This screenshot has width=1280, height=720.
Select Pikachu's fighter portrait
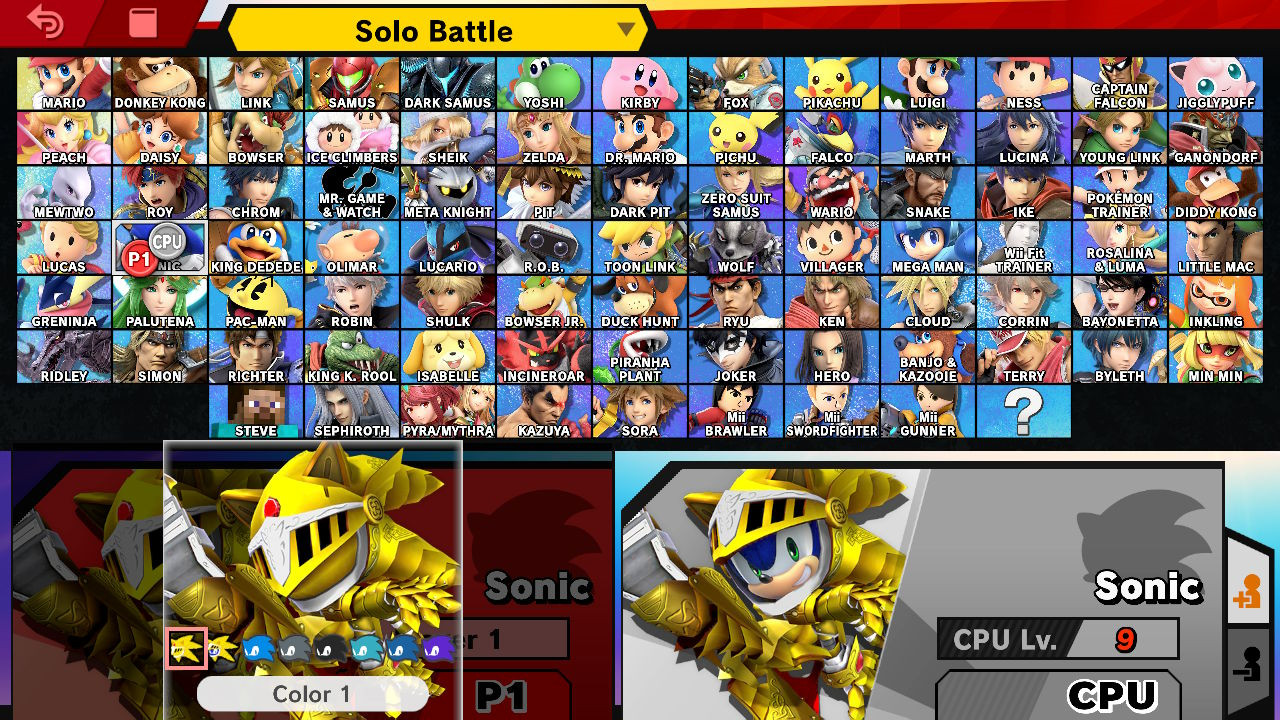coord(831,81)
